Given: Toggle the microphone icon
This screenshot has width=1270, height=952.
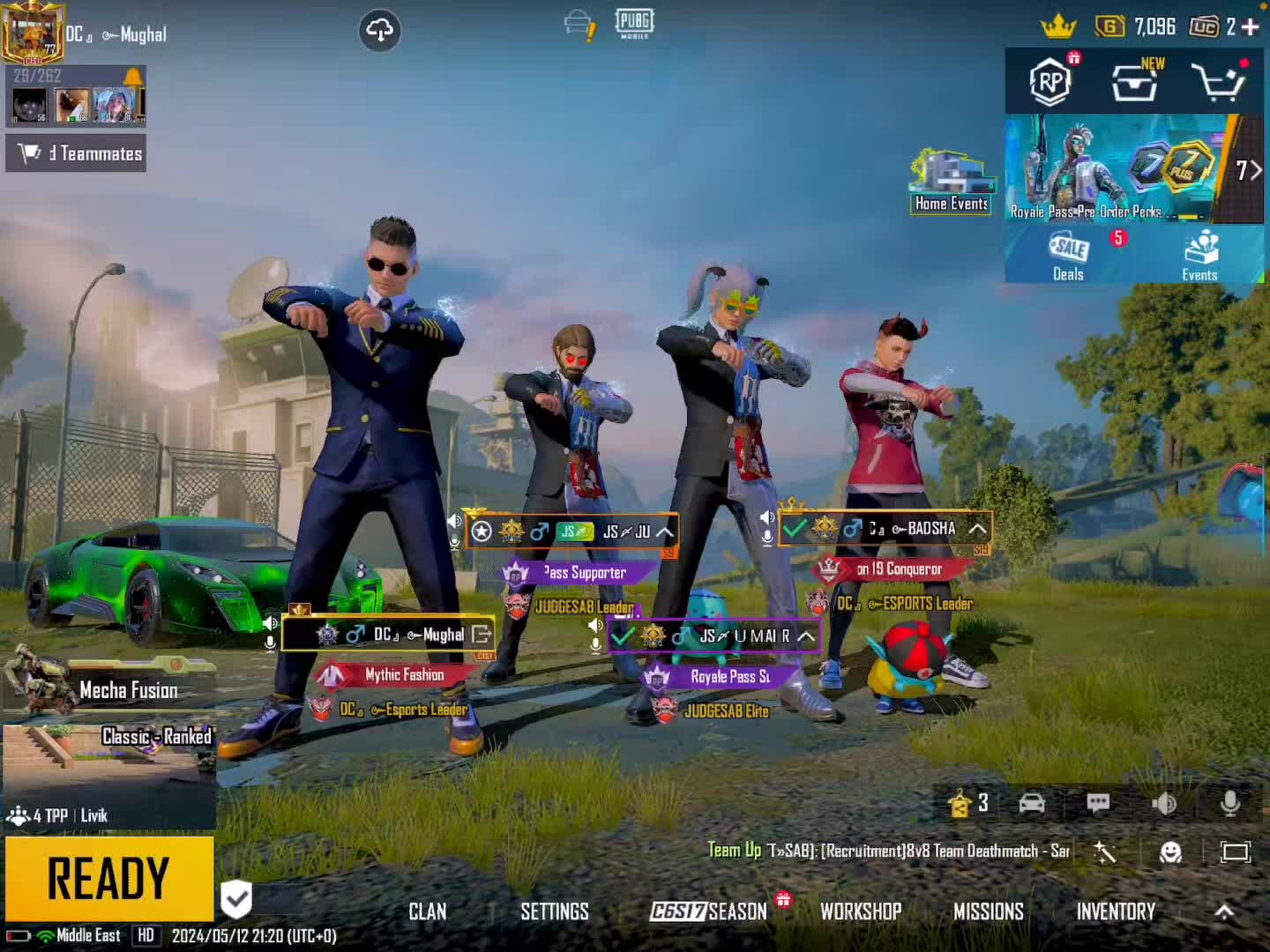Looking at the screenshot, I should [1230, 803].
